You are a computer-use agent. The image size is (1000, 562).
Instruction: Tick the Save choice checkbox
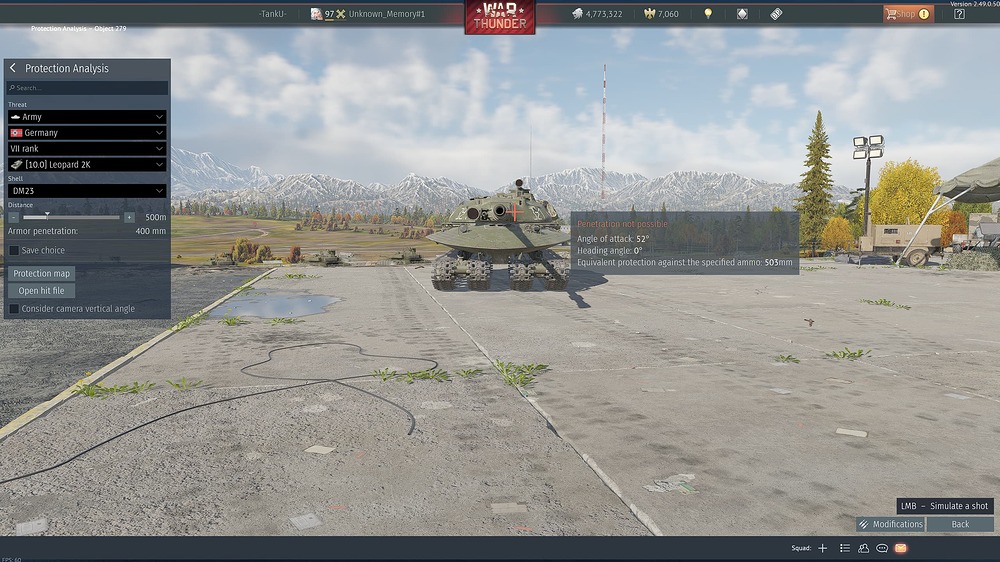click(x=14, y=250)
